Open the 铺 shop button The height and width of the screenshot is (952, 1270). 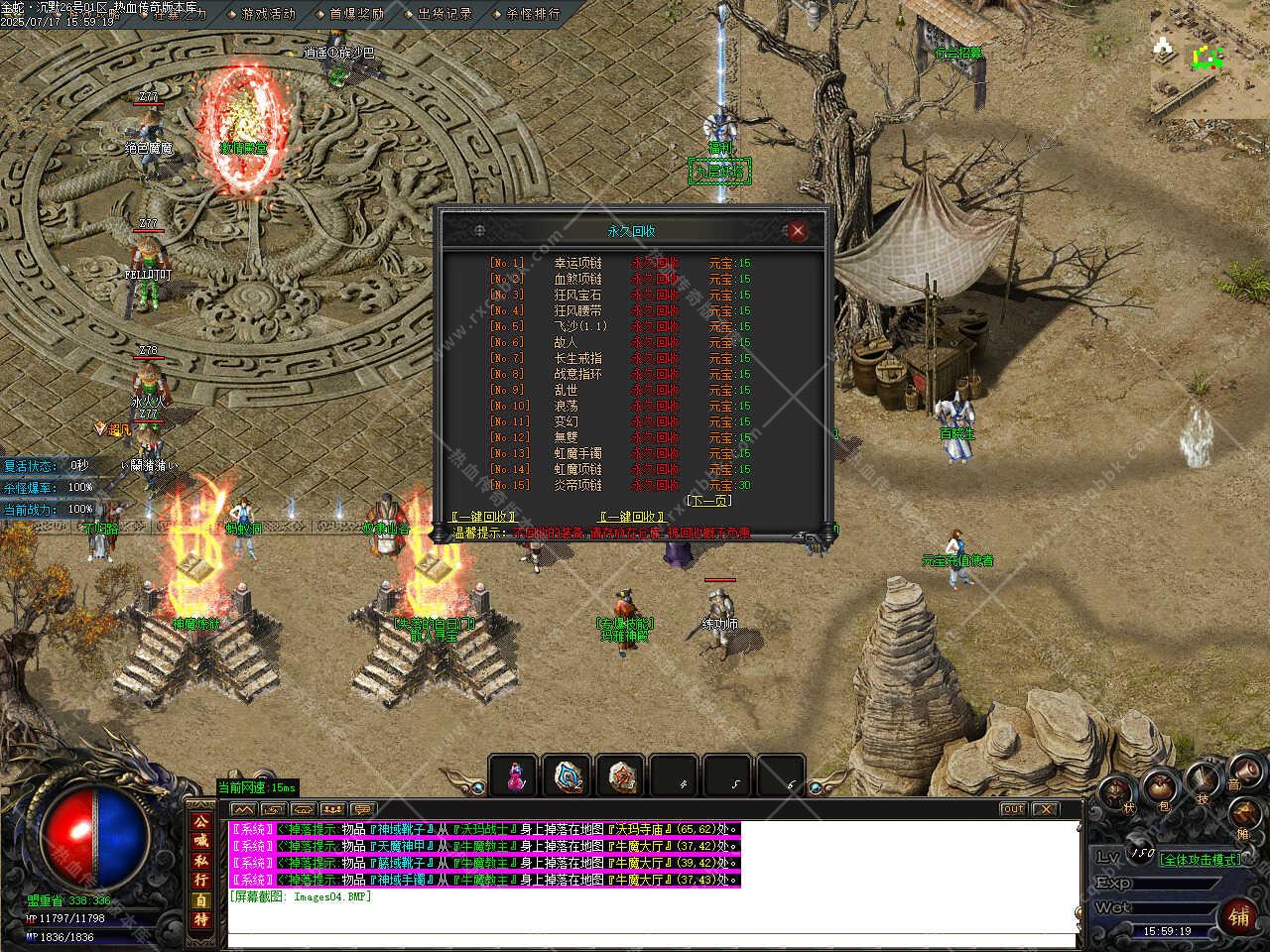(1239, 916)
